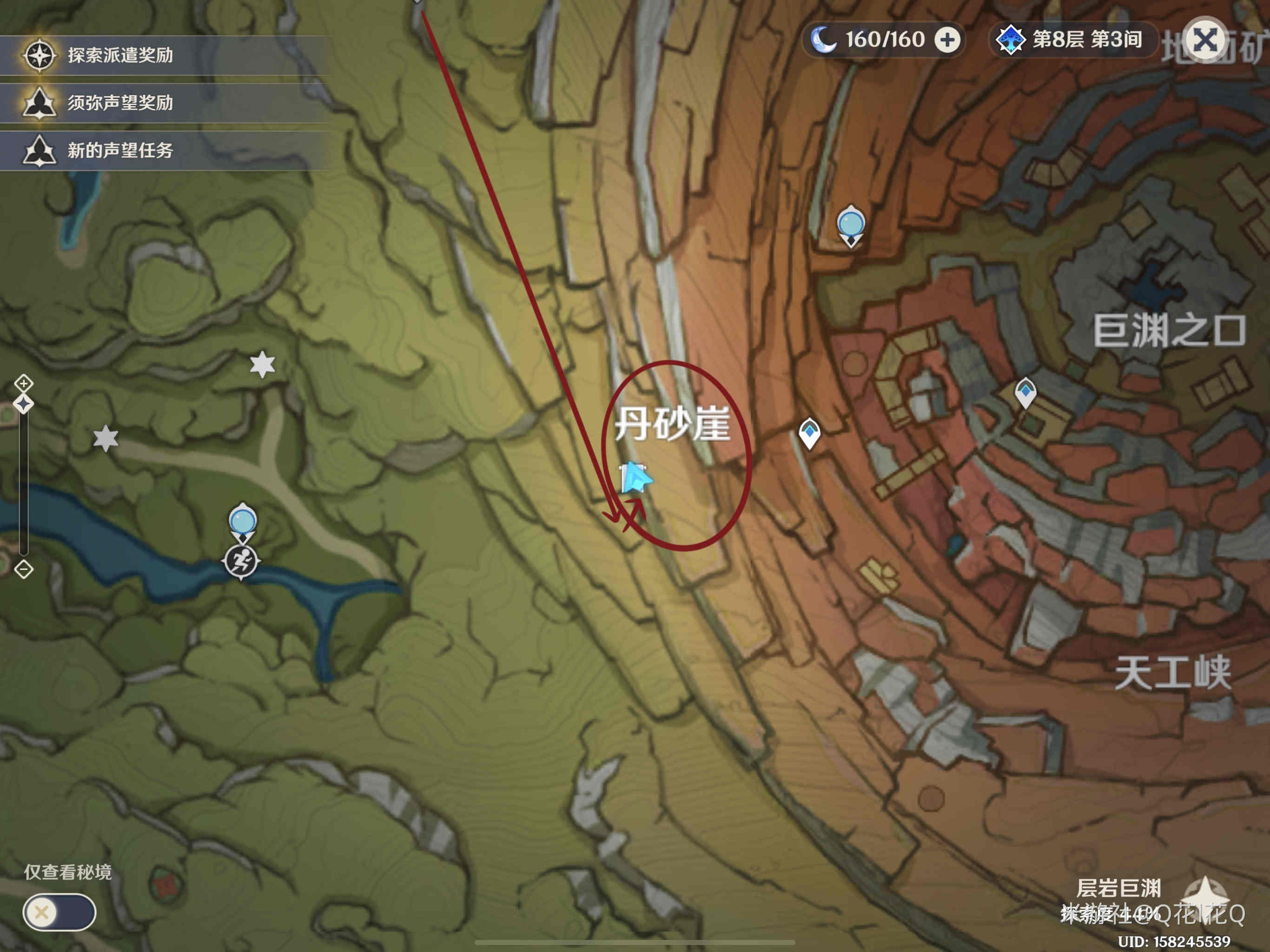The height and width of the screenshot is (952, 1270).
Task: Open the 探索派遣奖励 notification
Action: pyautogui.click(x=120, y=55)
